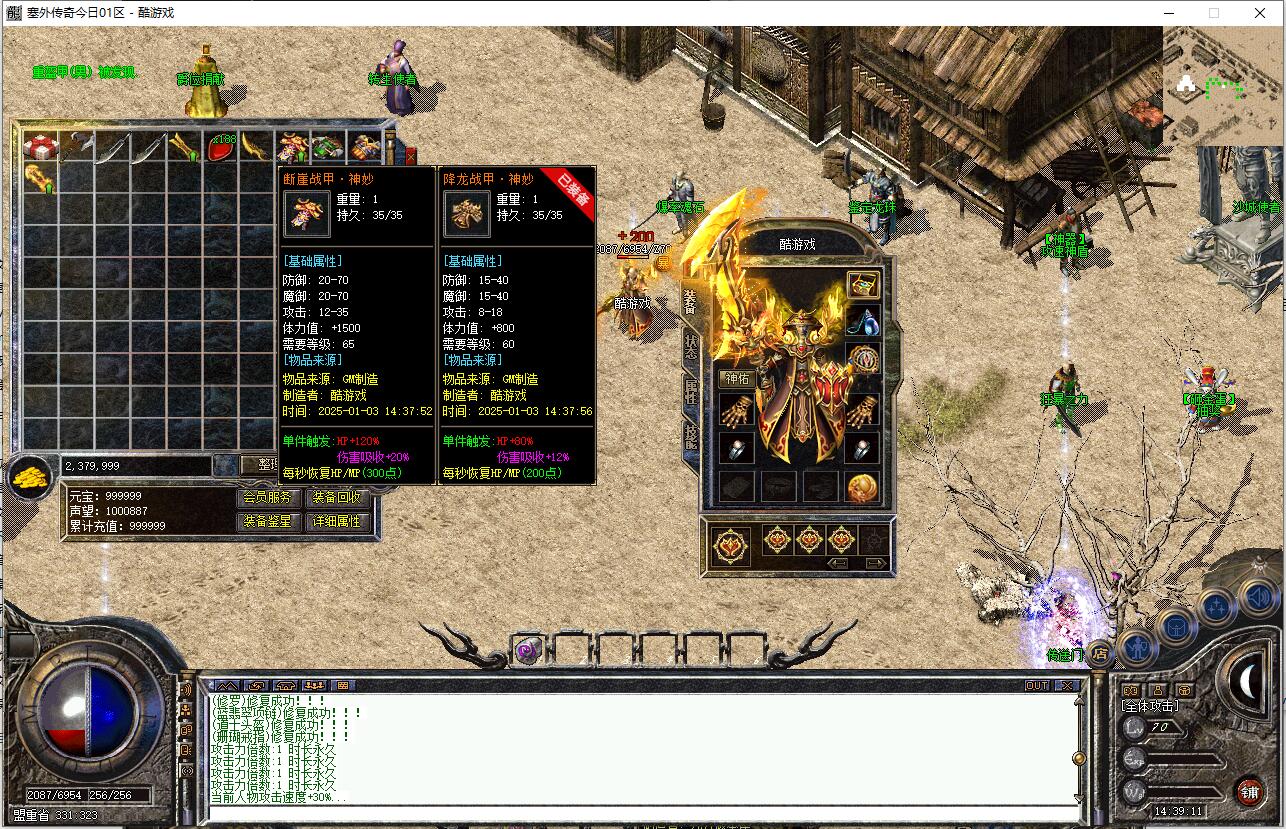The image size is (1286, 829).
Task: Close the inventory bag window
Action: tap(410, 155)
